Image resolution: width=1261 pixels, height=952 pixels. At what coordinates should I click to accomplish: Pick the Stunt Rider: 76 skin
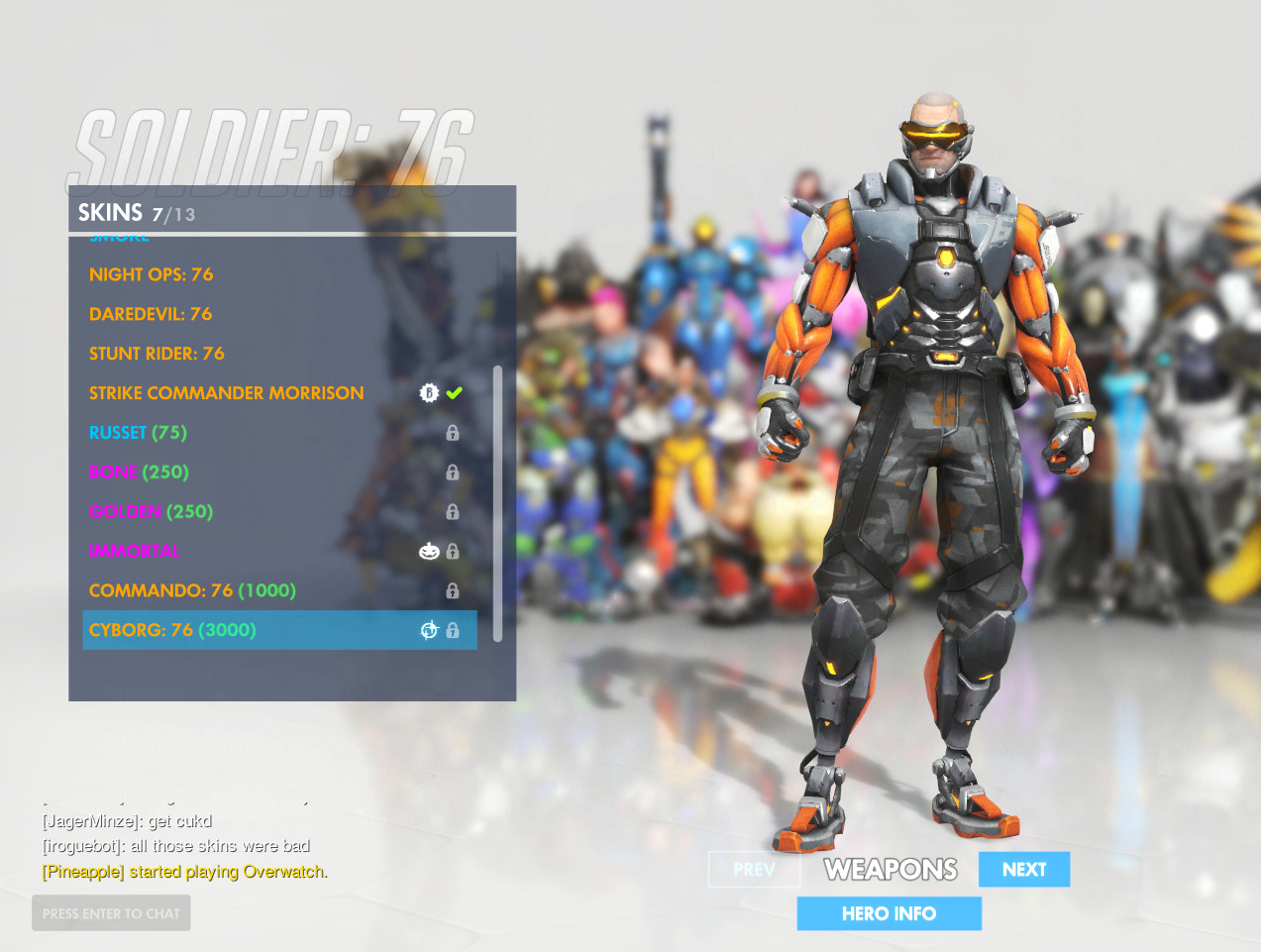coord(157,354)
